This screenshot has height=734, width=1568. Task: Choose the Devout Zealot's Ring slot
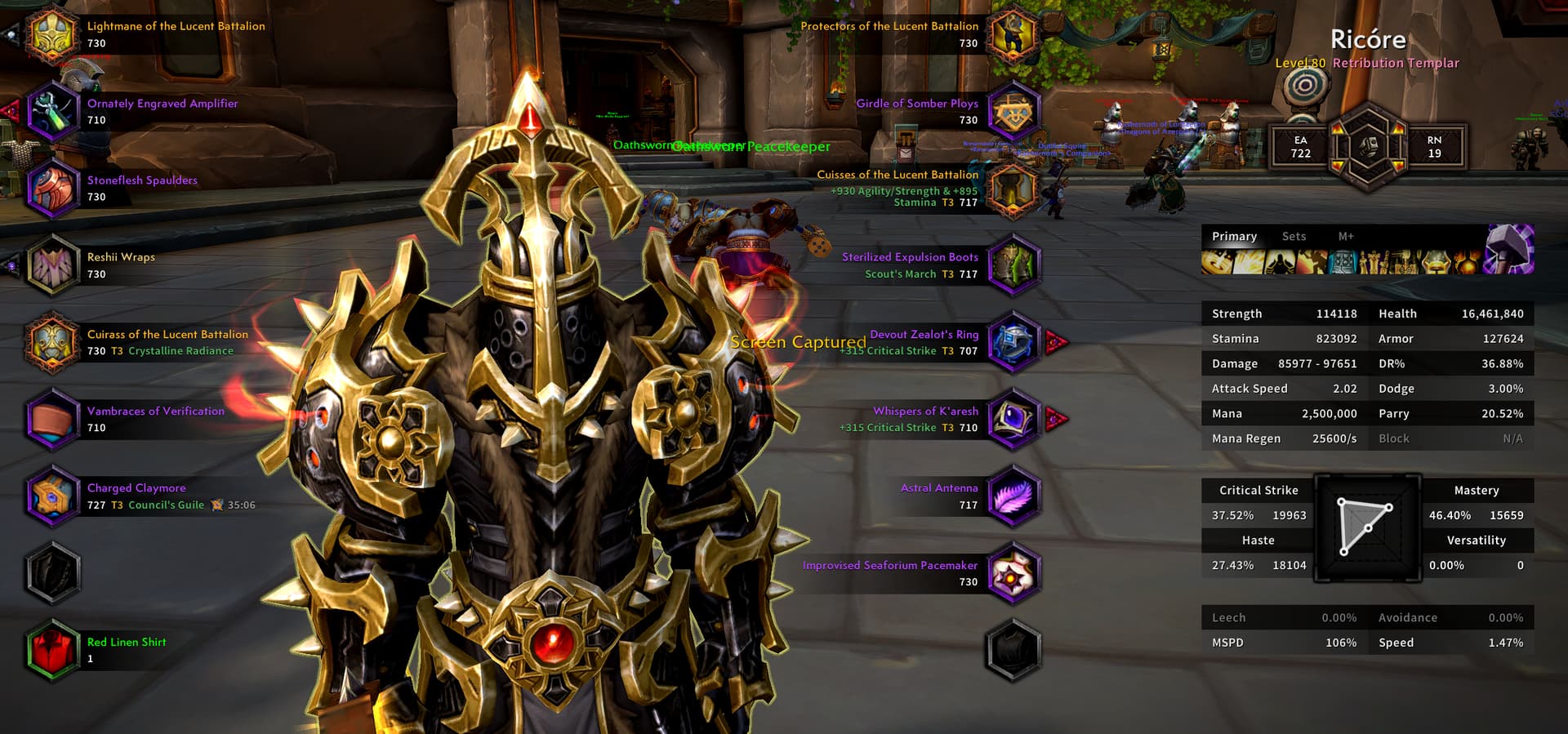1013,342
